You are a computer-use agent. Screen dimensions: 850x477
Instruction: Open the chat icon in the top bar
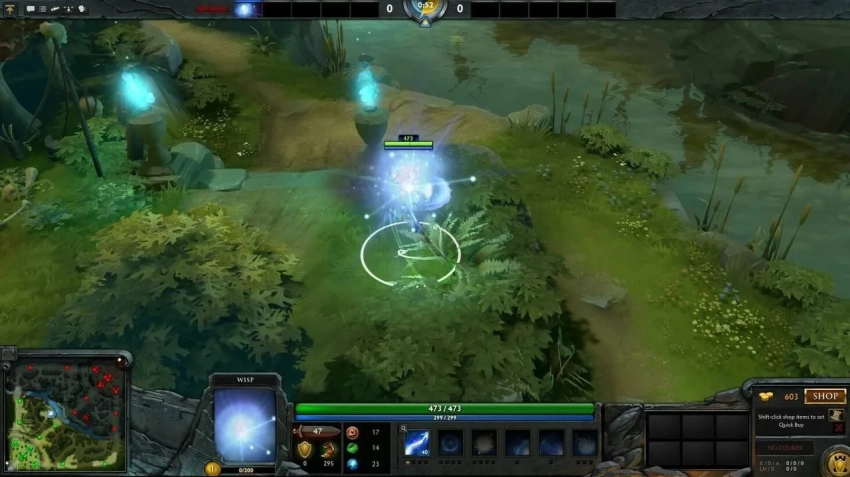[x=31, y=9]
